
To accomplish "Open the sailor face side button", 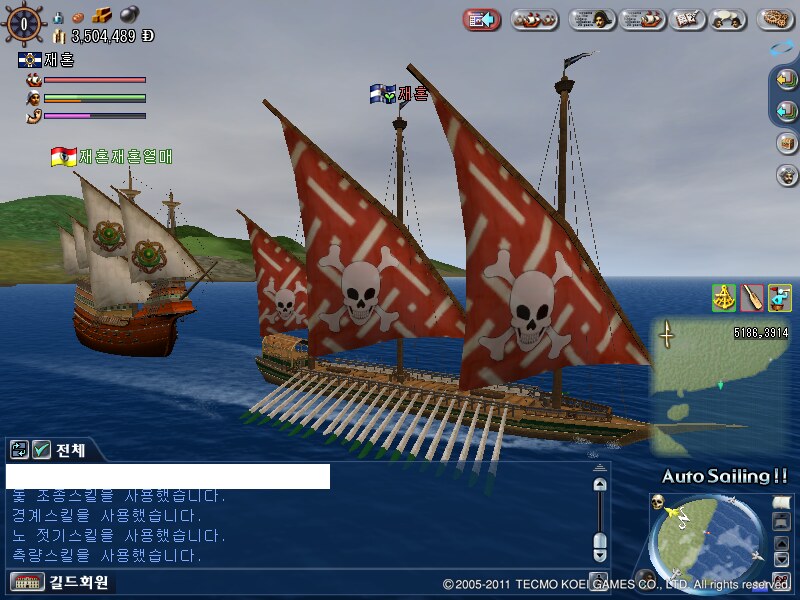I will pyautogui.click(x=786, y=175).
